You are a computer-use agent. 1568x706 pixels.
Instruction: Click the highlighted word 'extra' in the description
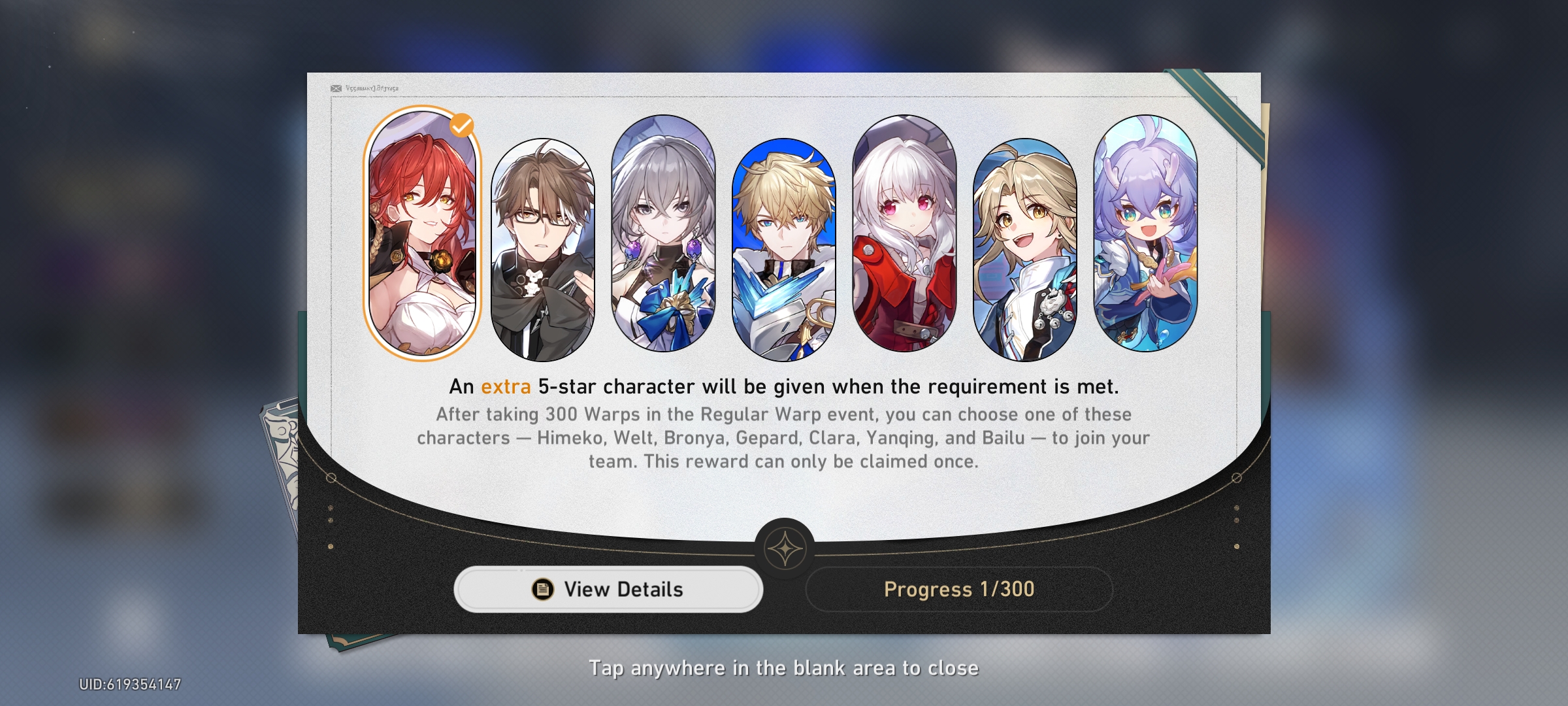tap(506, 386)
